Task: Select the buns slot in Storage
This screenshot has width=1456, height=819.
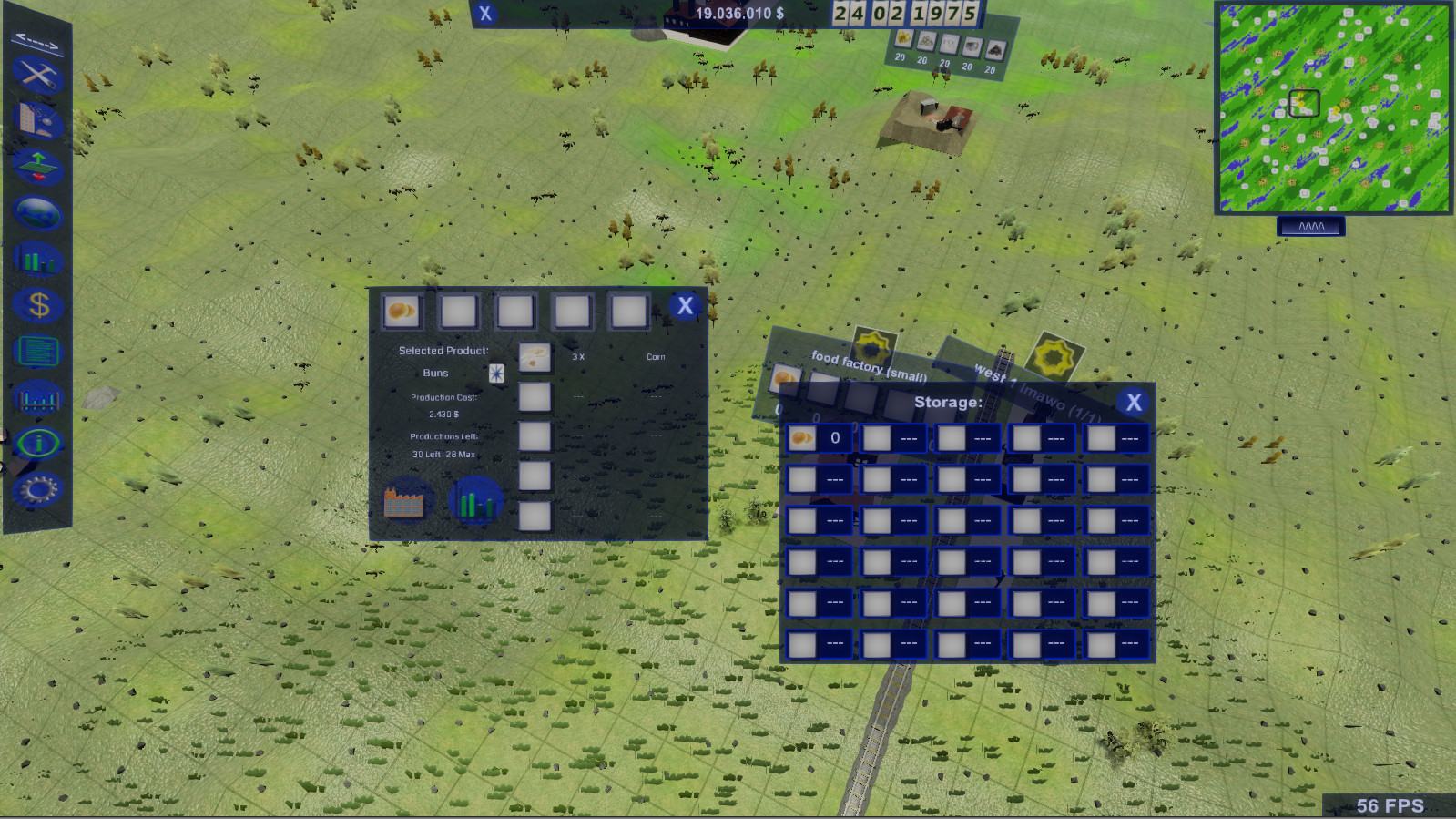Action: pos(802,438)
